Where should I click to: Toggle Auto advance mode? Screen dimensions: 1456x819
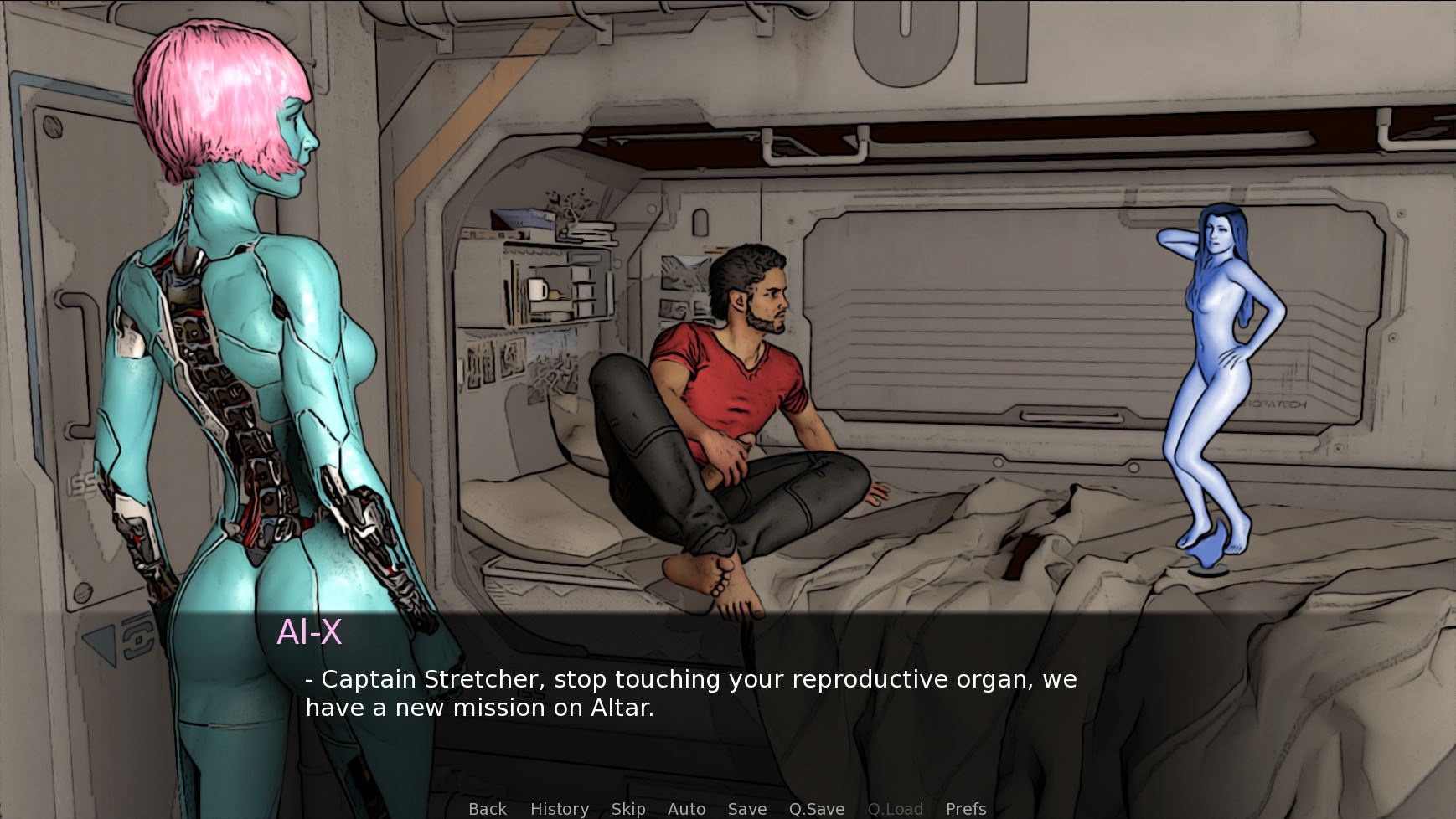point(686,808)
